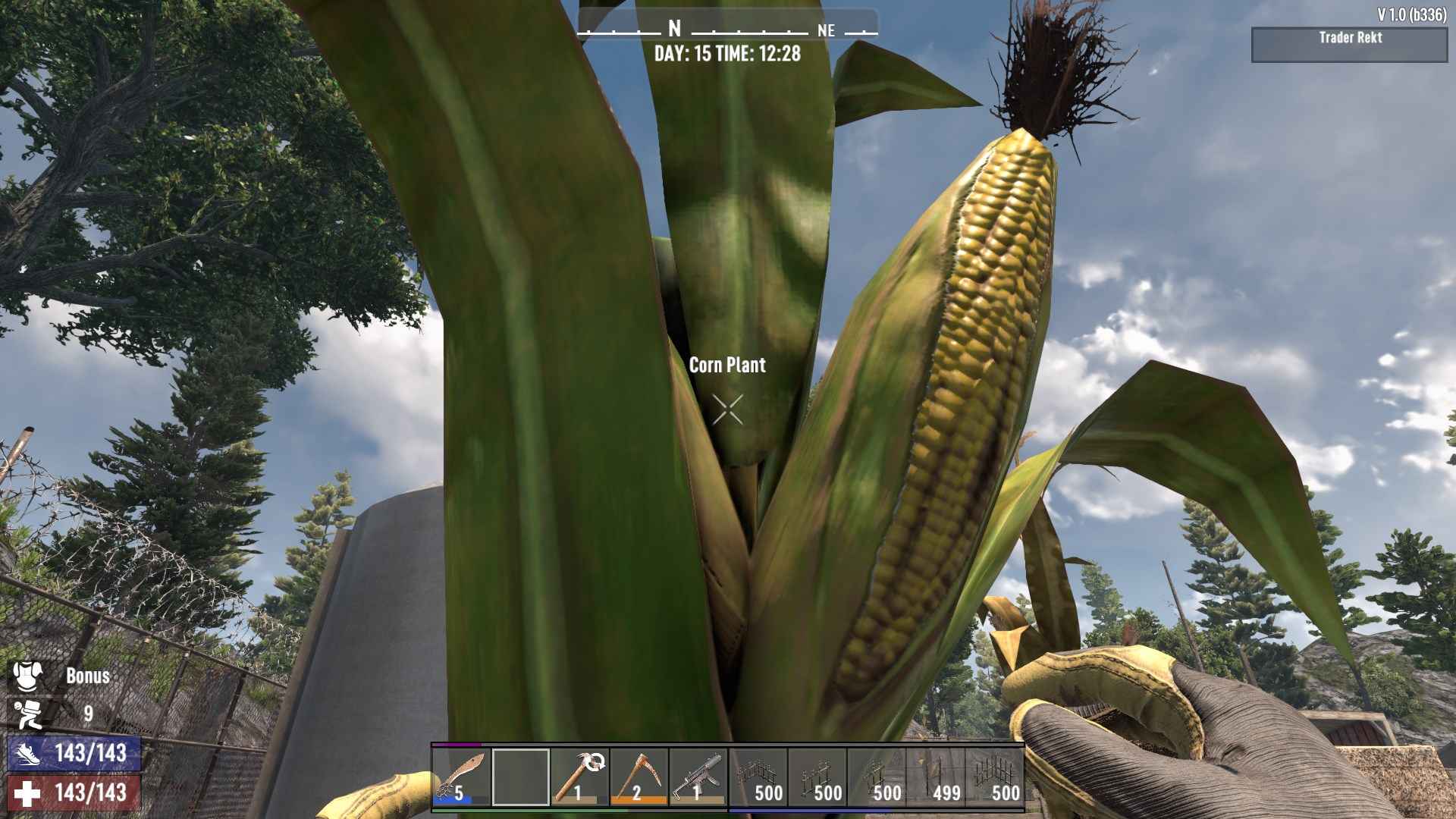Image resolution: width=1456 pixels, height=819 pixels.
Task: Select the empty highlighted hotbar slot
Action: [x=520, y=777]
